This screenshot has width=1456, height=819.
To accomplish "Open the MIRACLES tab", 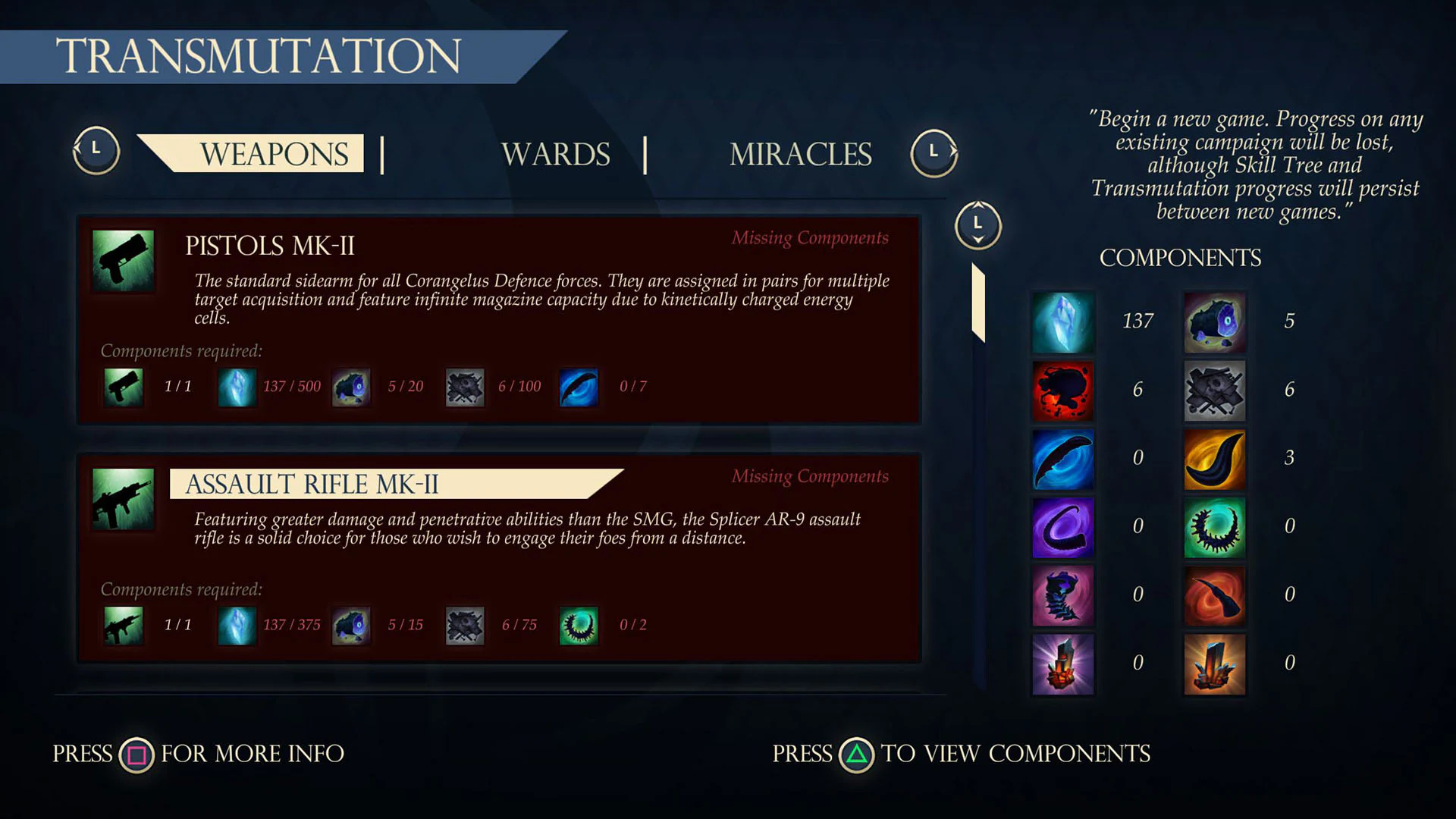I will coord(800,154).
